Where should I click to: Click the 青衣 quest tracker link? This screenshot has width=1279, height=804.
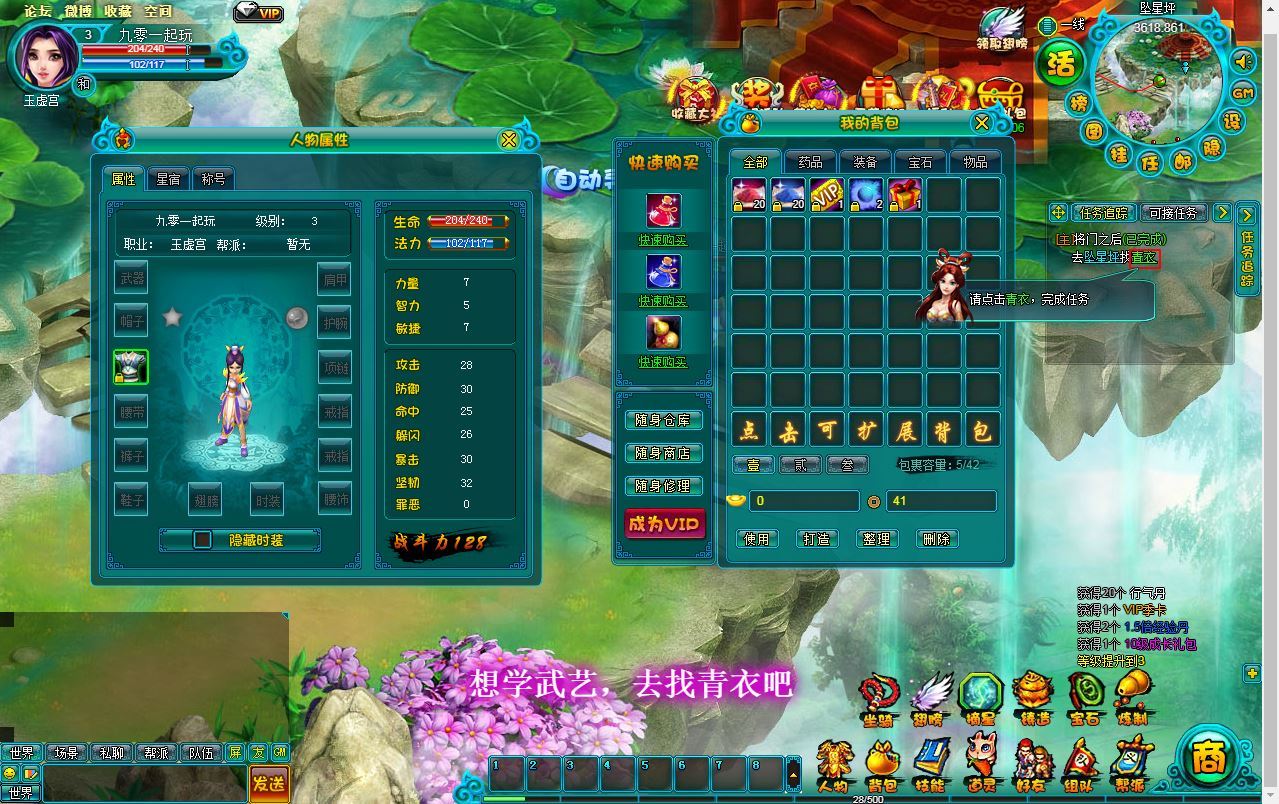point(1144,257)
